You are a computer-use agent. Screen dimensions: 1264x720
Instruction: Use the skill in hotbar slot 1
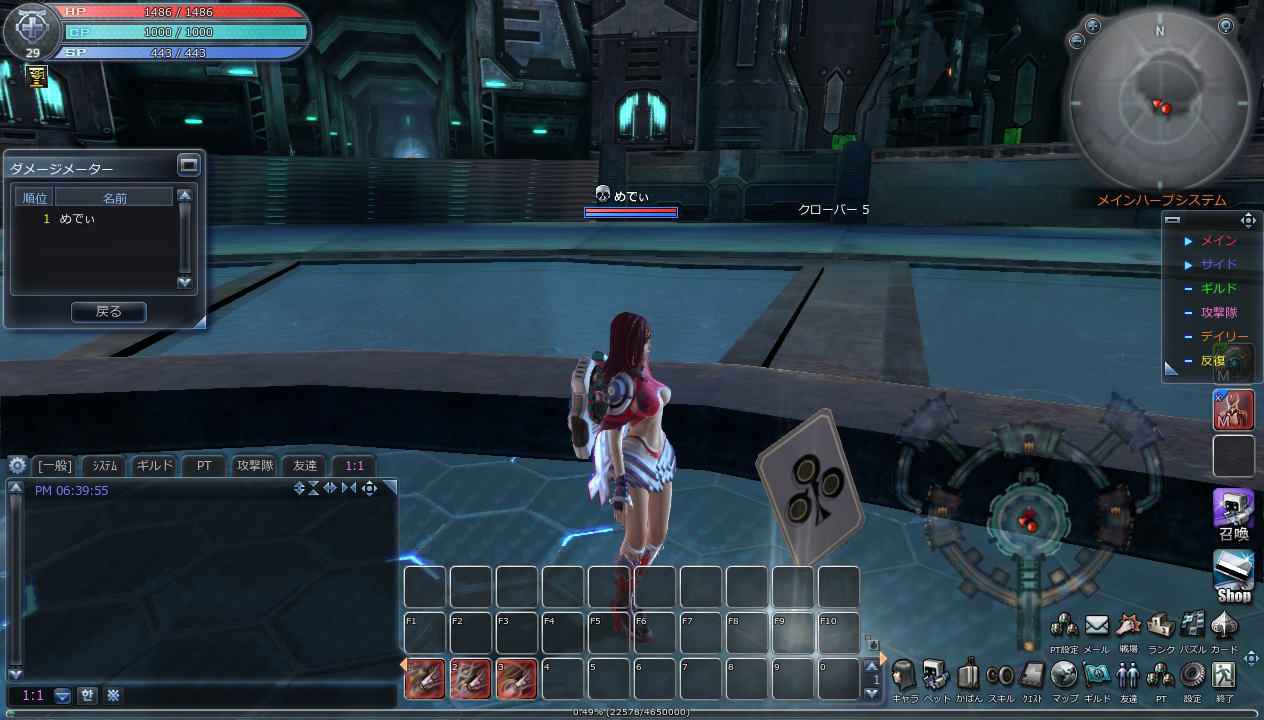click(425, 679)
